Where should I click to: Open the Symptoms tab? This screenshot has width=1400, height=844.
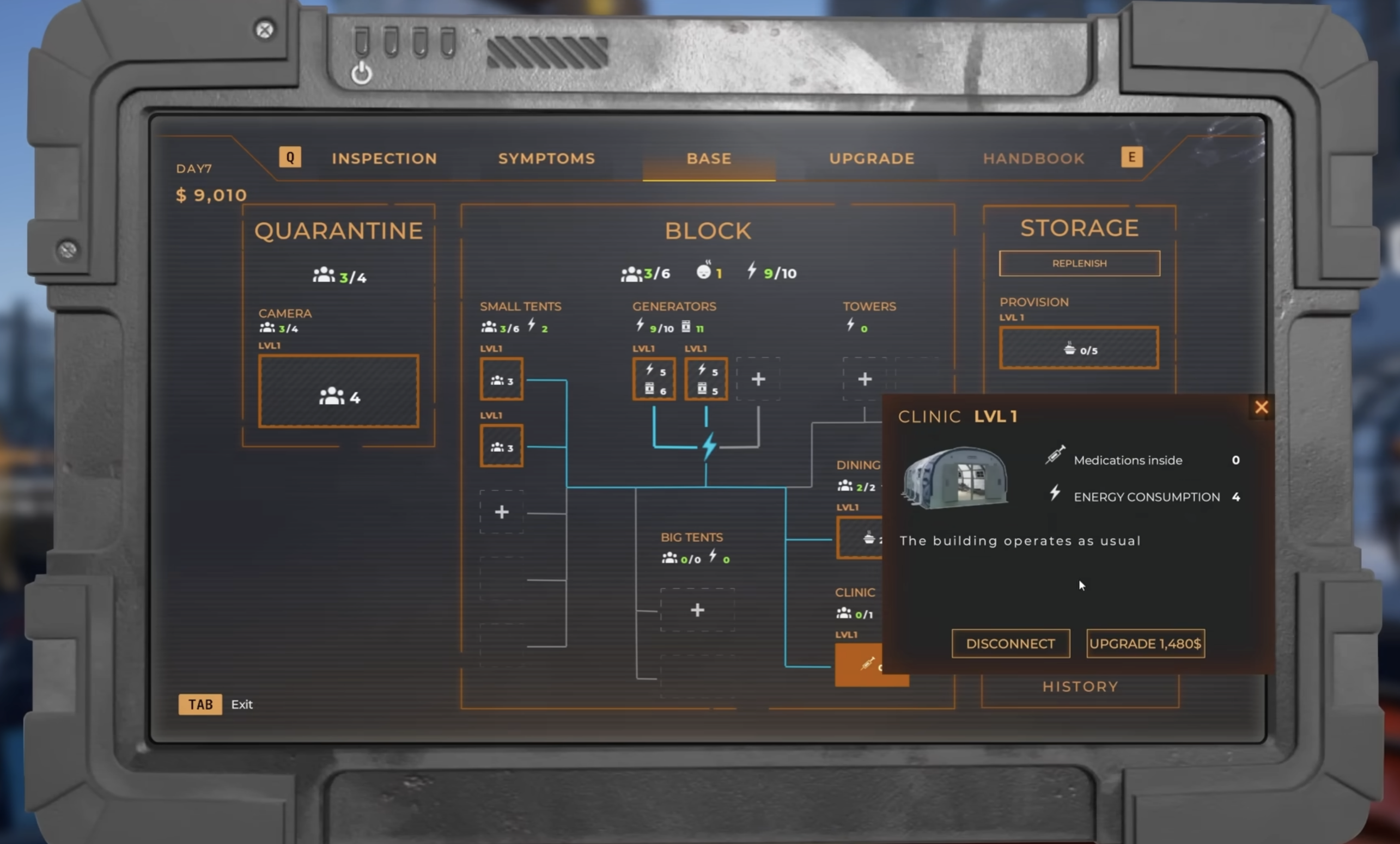546,158
